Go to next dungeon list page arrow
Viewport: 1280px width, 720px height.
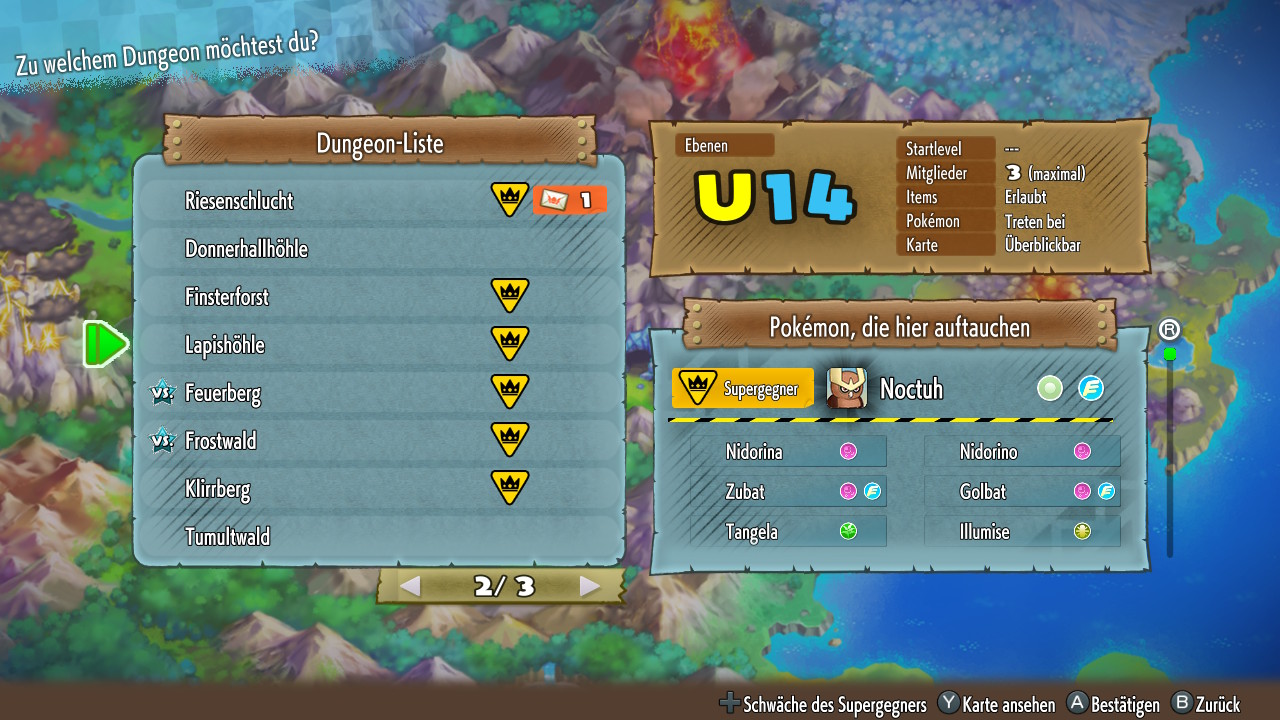click(x=590, y=586)
